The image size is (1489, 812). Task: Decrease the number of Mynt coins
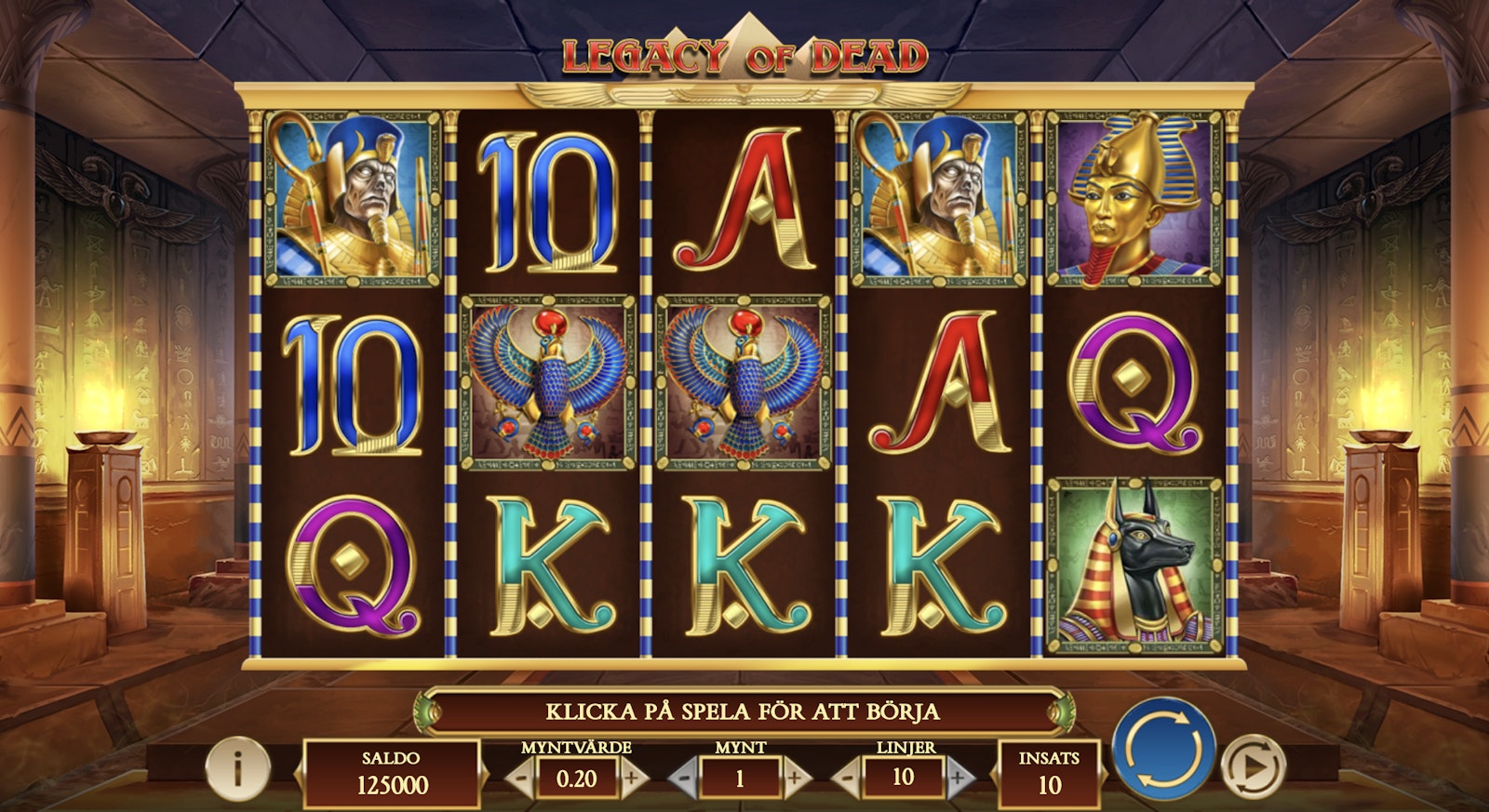pyautogui.click(x=685, y=778)
